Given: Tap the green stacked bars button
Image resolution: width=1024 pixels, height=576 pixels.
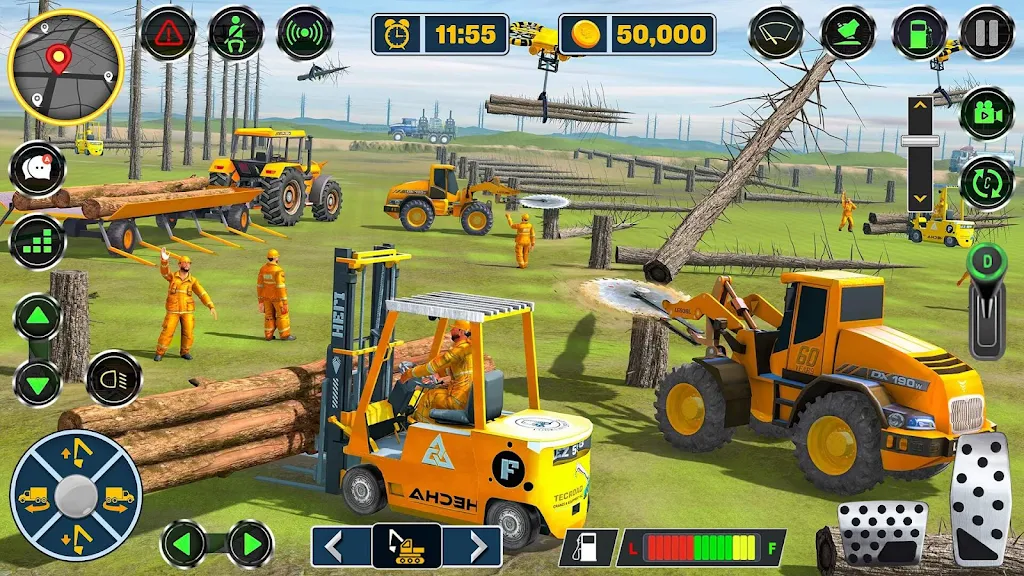Looking at the screenshot, I should (x=37, y=241).
